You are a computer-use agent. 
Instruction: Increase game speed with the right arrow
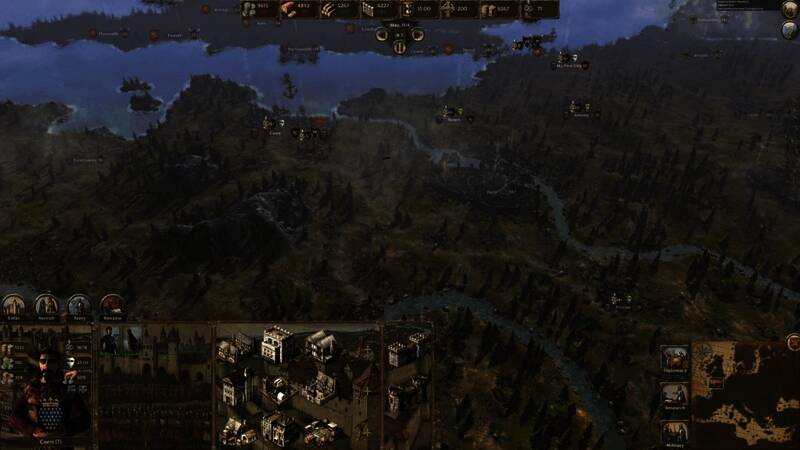[x=417, y=35]
